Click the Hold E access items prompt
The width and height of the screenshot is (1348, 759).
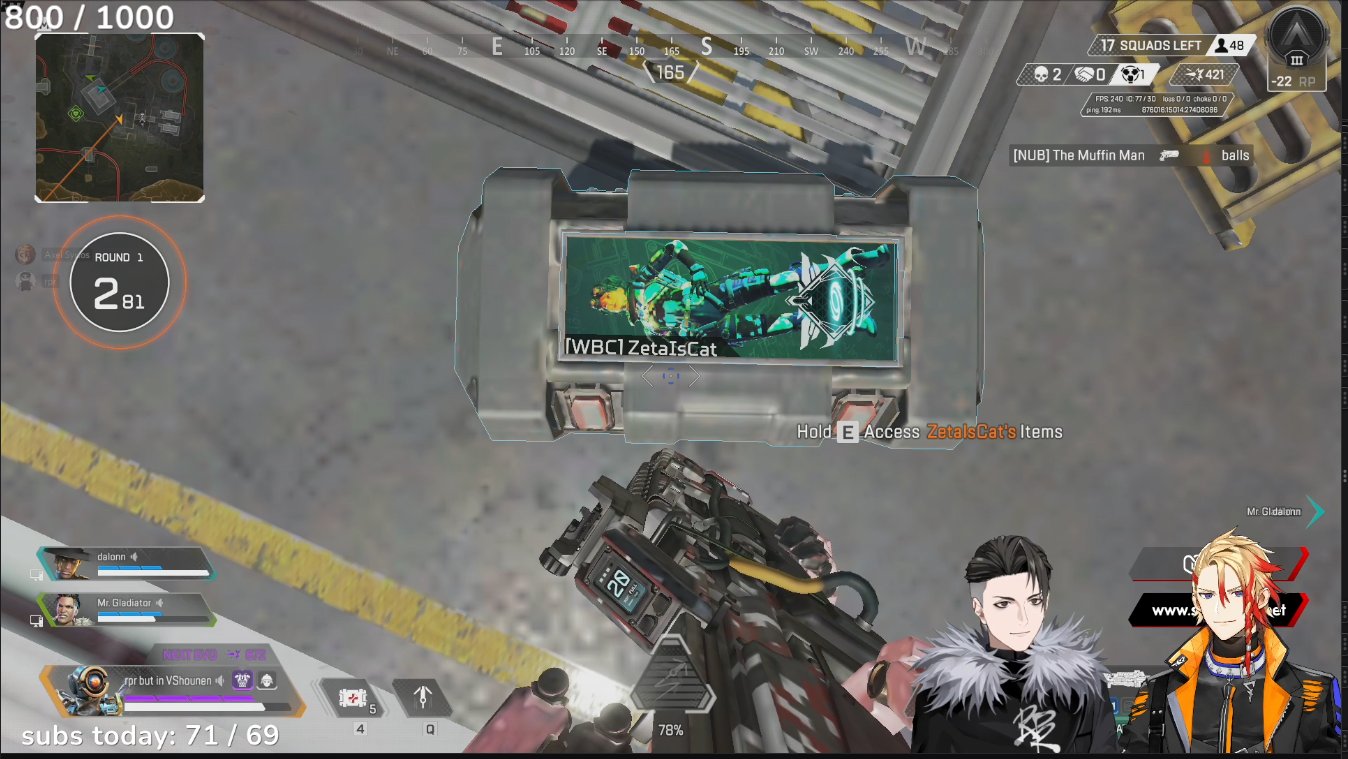(930, 432)
